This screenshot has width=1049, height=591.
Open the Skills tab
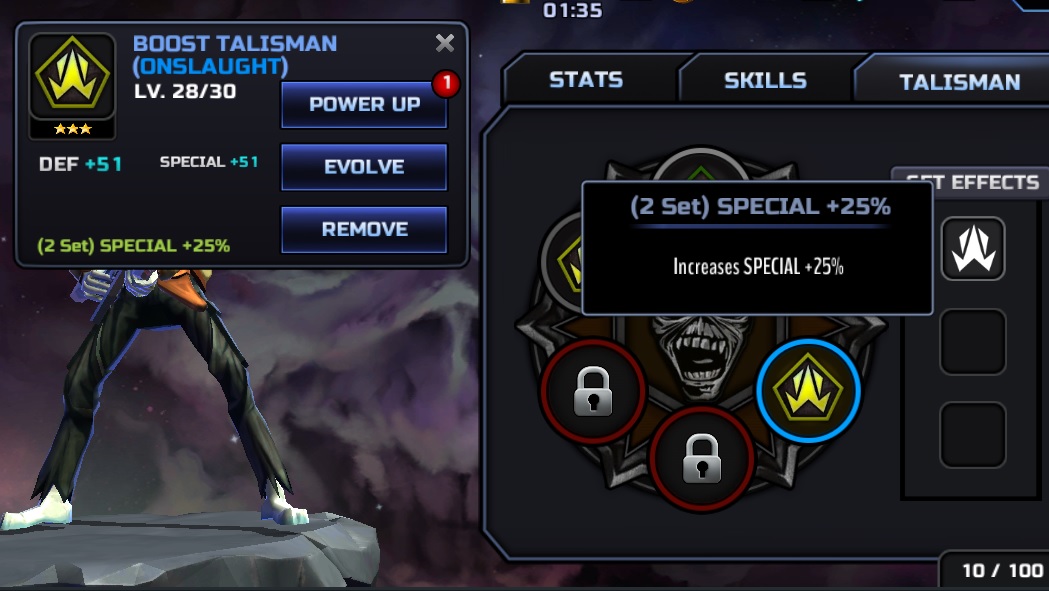(765, 80)
